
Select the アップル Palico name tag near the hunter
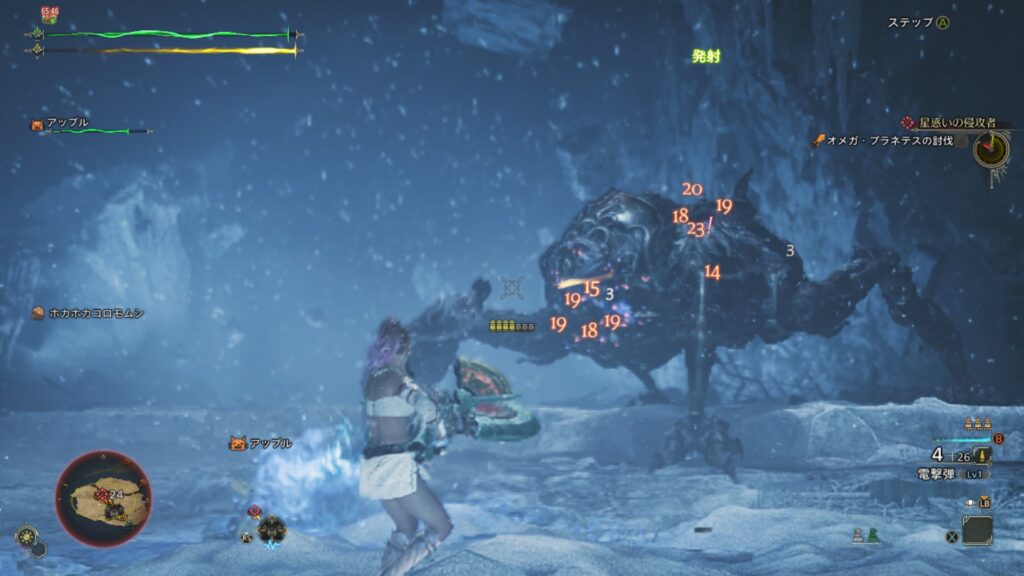pos(261,443)
